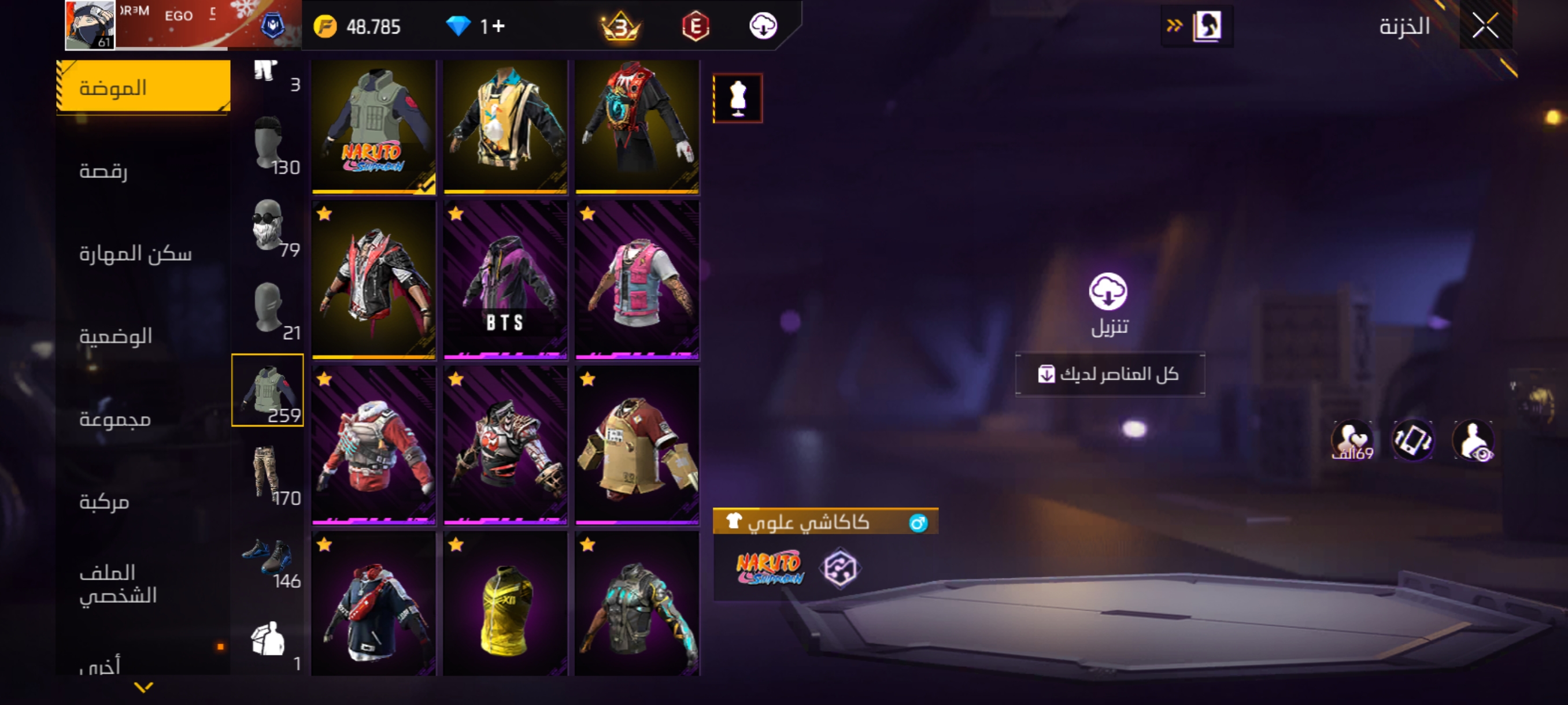Close the vault screen with the X
The width and height of the screenshot is (1568, 705).
pos(1485,25)
